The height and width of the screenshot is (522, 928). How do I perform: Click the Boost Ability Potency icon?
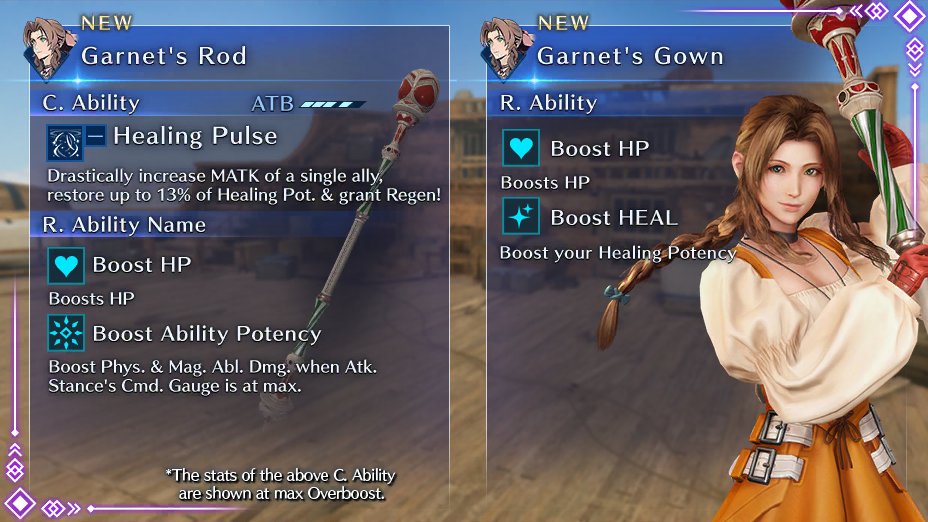pyautogui.click(x=67, y=333)
